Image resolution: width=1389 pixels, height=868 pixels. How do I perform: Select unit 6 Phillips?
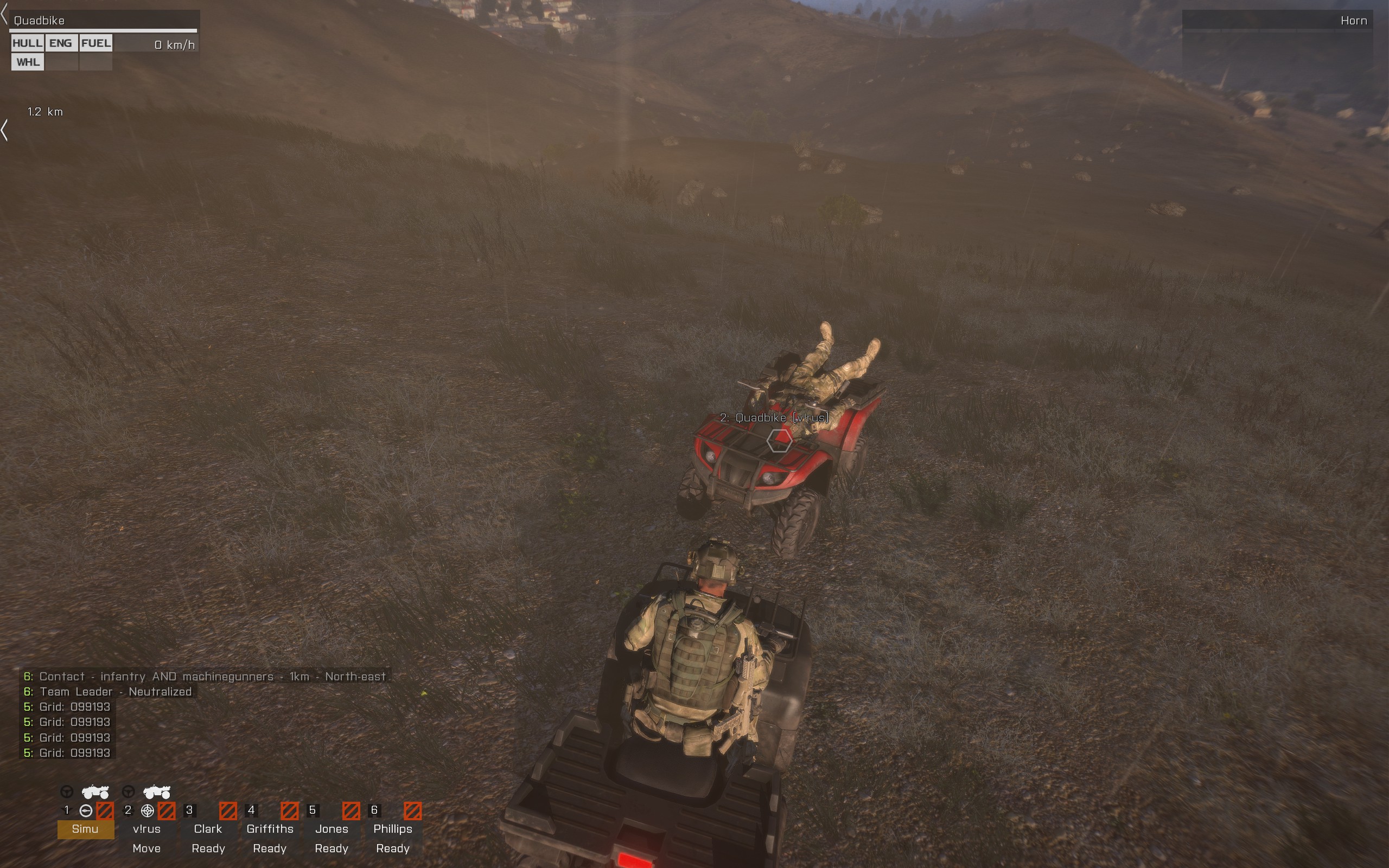click(393, 829)
